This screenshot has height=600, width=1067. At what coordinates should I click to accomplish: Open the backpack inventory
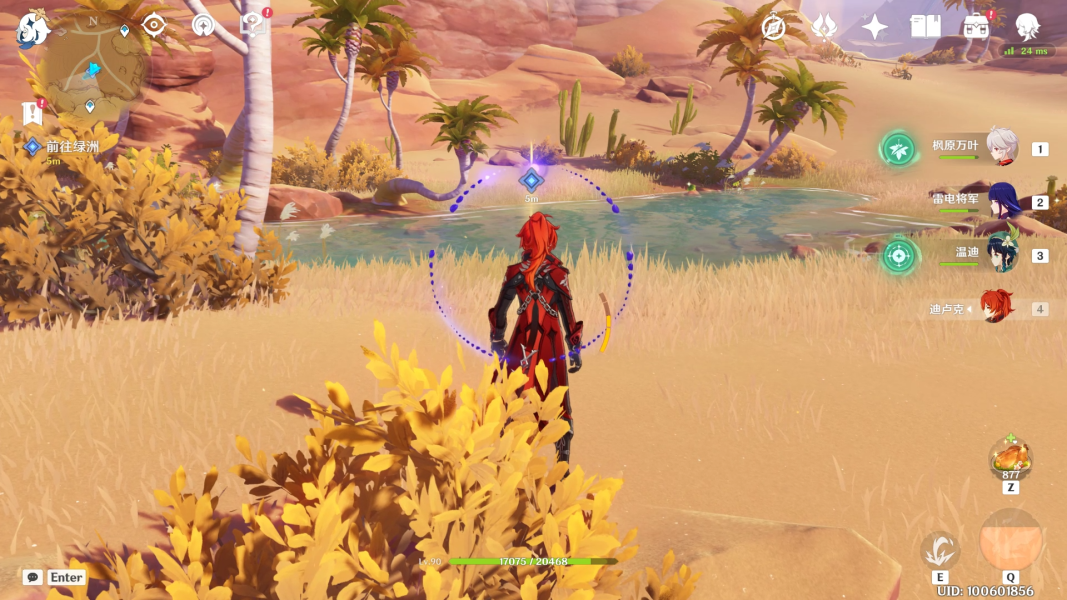pos(976,27)
